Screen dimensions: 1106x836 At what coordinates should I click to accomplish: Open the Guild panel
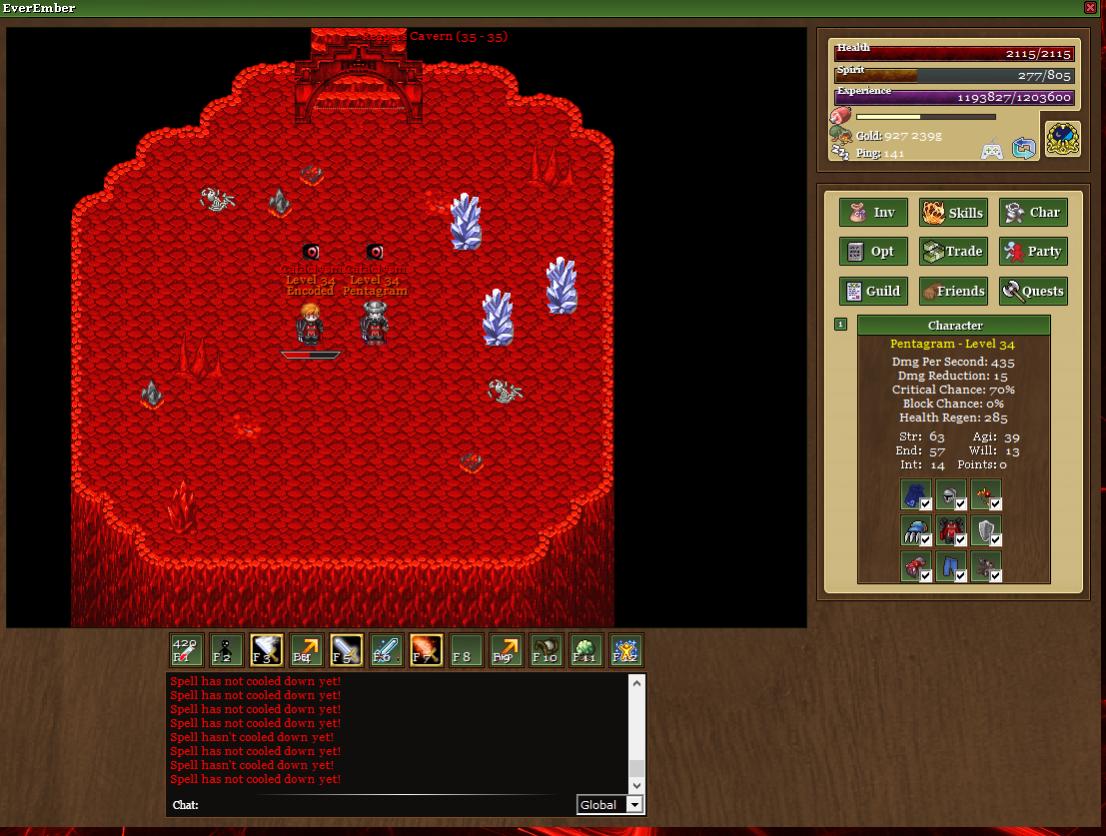[873, 291]
